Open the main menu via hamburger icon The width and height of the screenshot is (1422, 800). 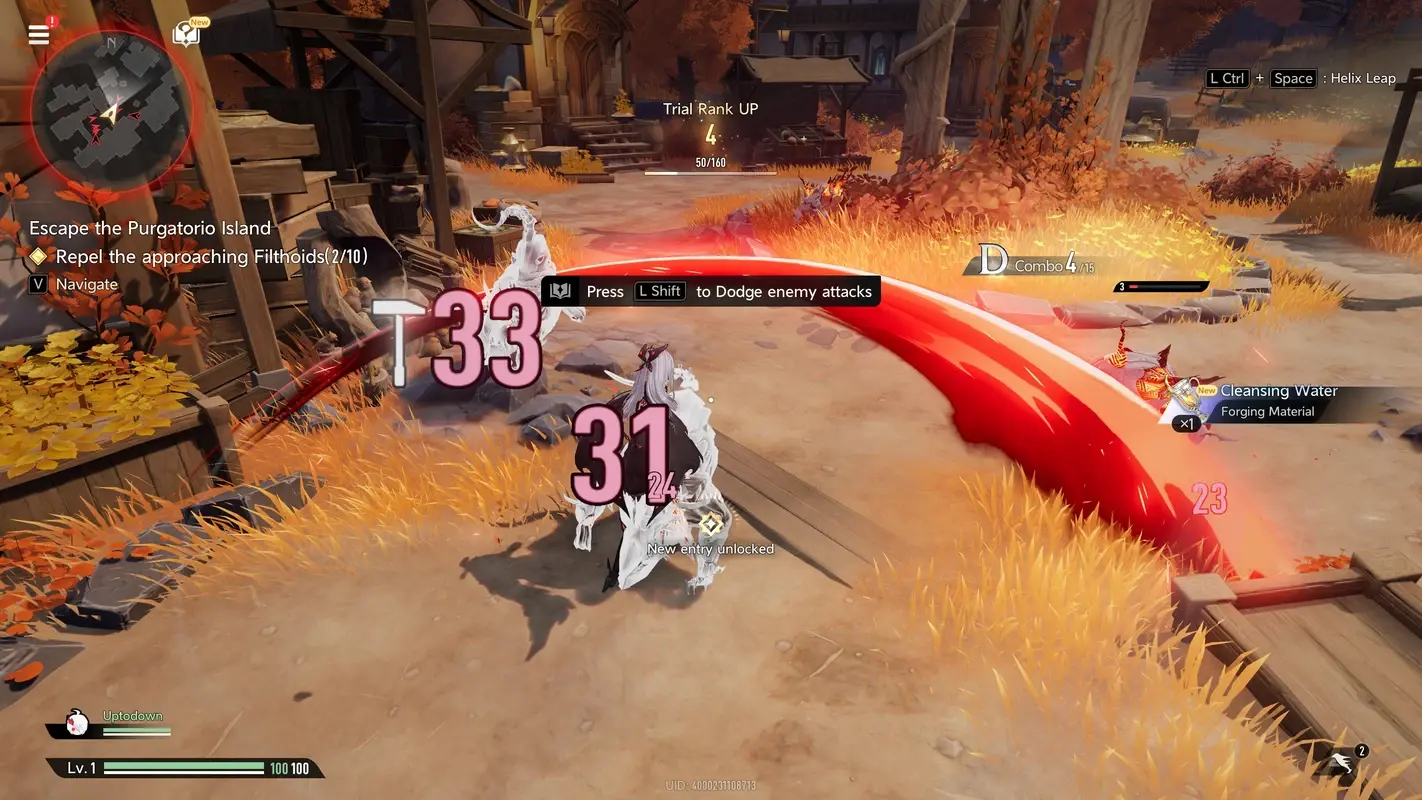point(38,33)
